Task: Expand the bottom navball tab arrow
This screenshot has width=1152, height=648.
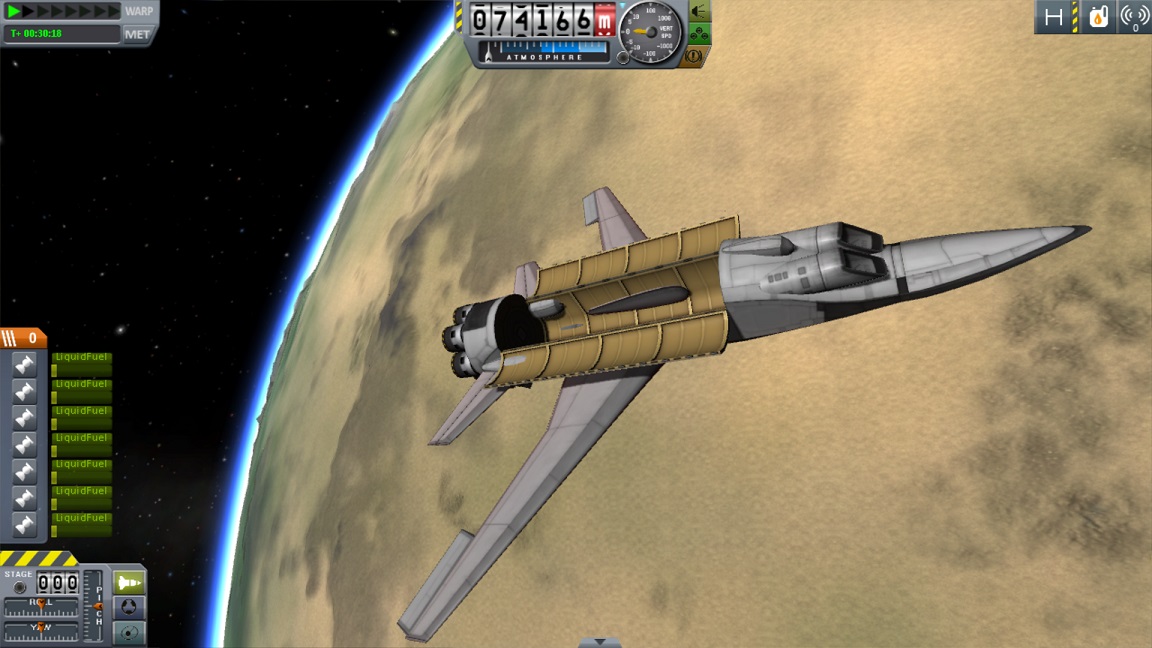Action: tap(599, 642)
